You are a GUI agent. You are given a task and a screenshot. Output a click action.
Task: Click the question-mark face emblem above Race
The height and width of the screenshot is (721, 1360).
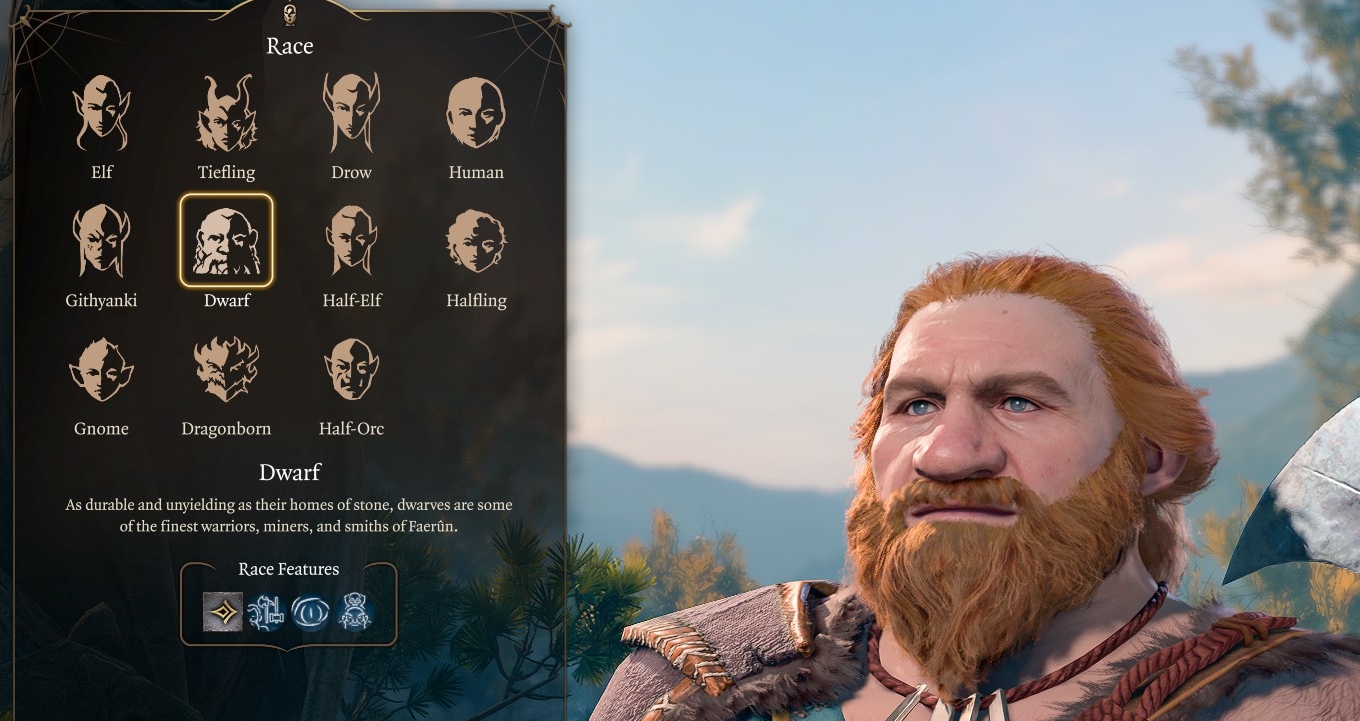(x=290, y=14)
